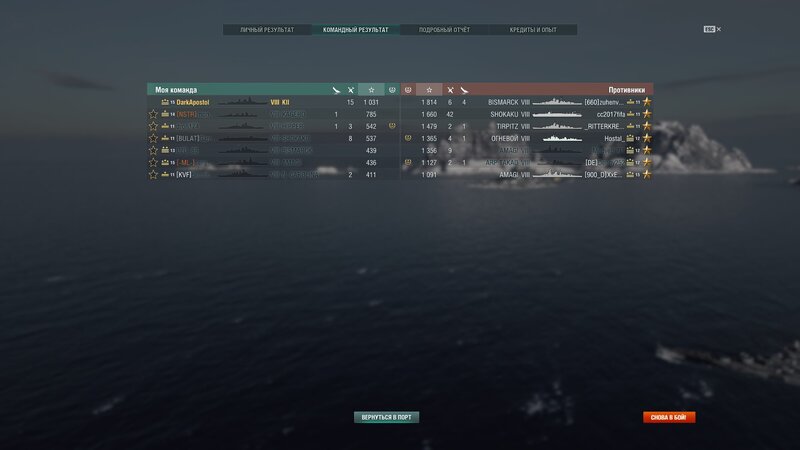
Task: Compliment the Shokaku player with the star
Action: pos(647,114)
